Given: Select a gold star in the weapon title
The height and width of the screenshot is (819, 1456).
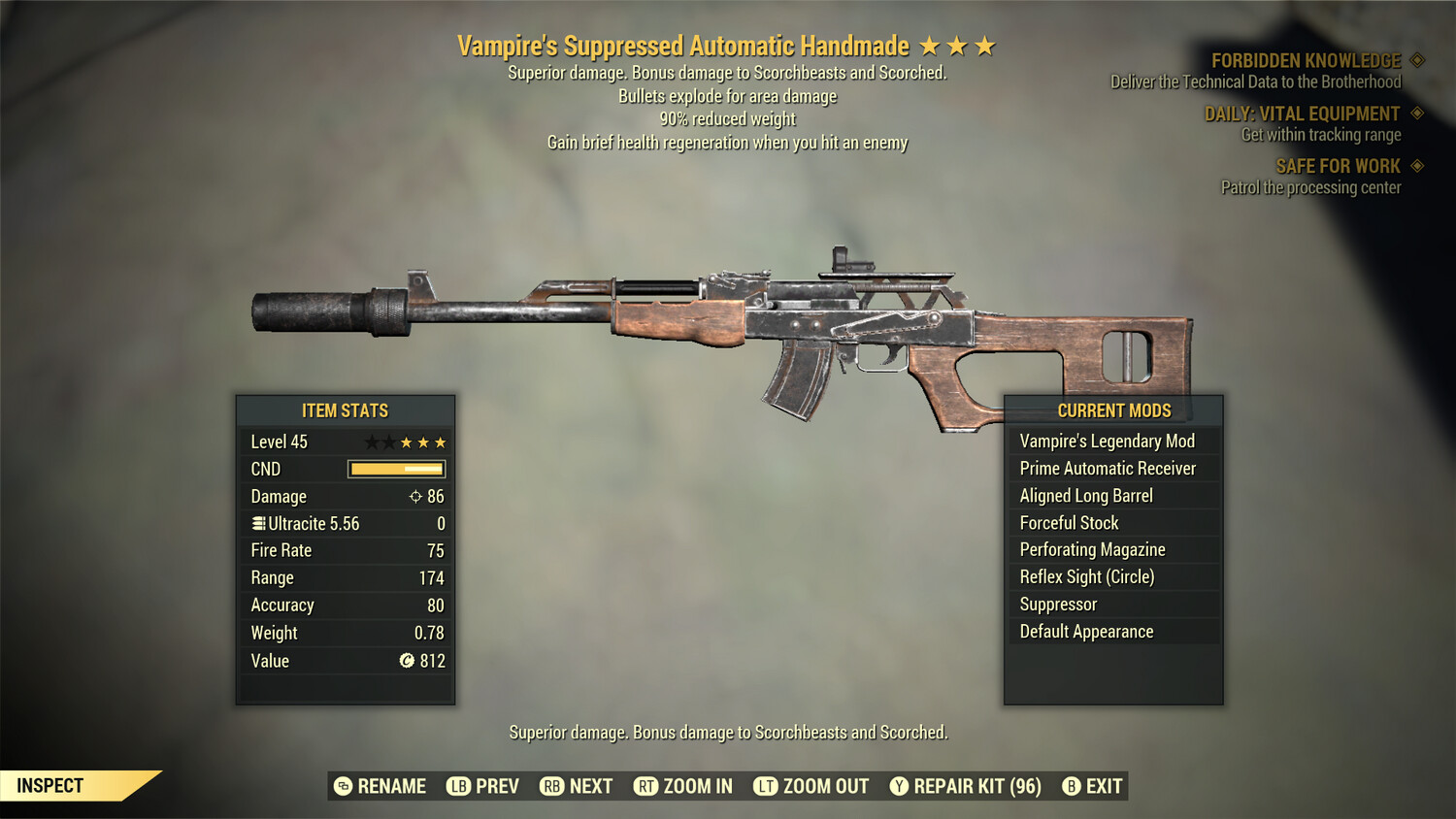Looking at the screenshot, I should coord(958,45).
